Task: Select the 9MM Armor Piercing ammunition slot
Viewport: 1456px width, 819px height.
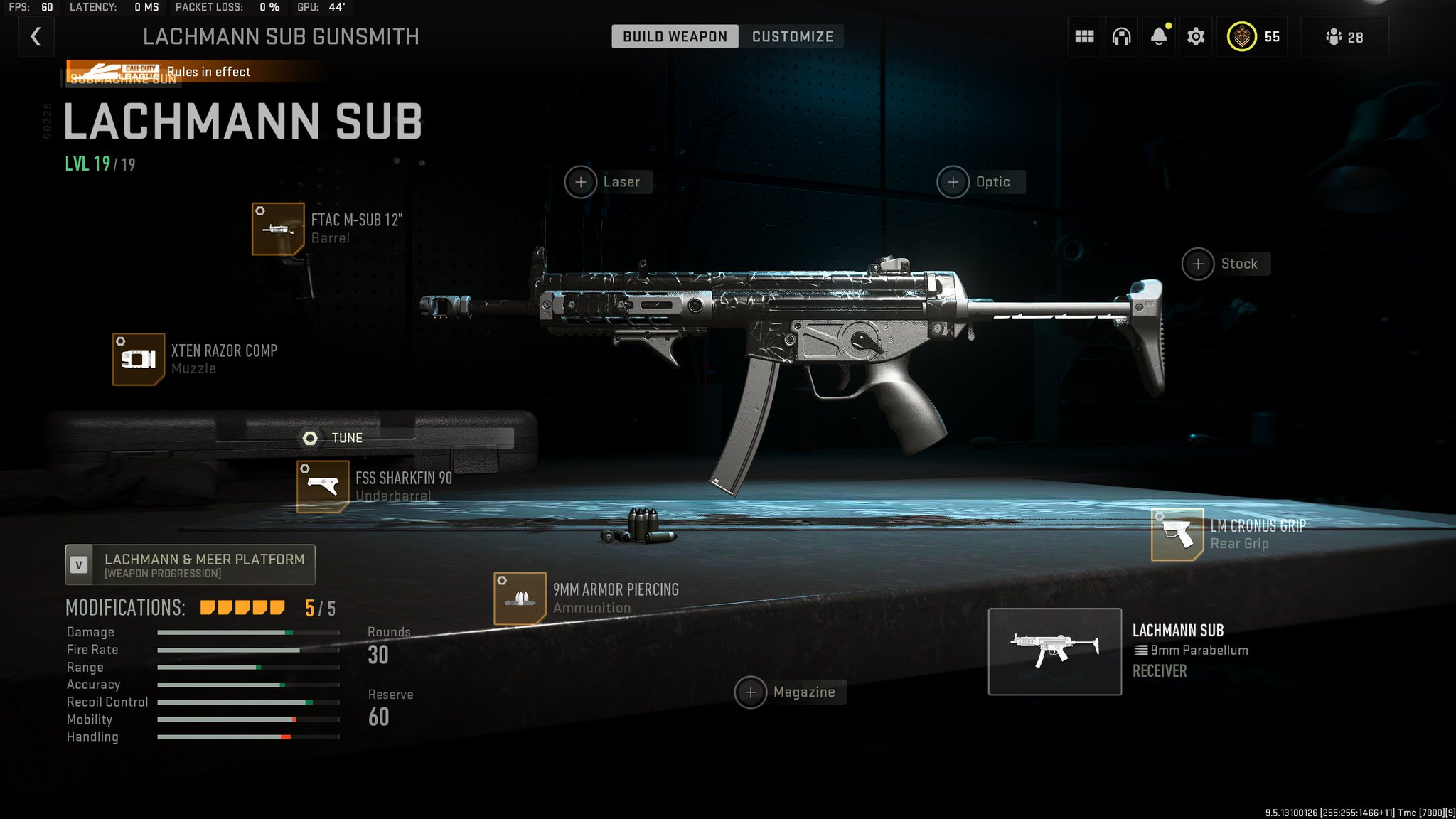Action: [x=520, y=599]
